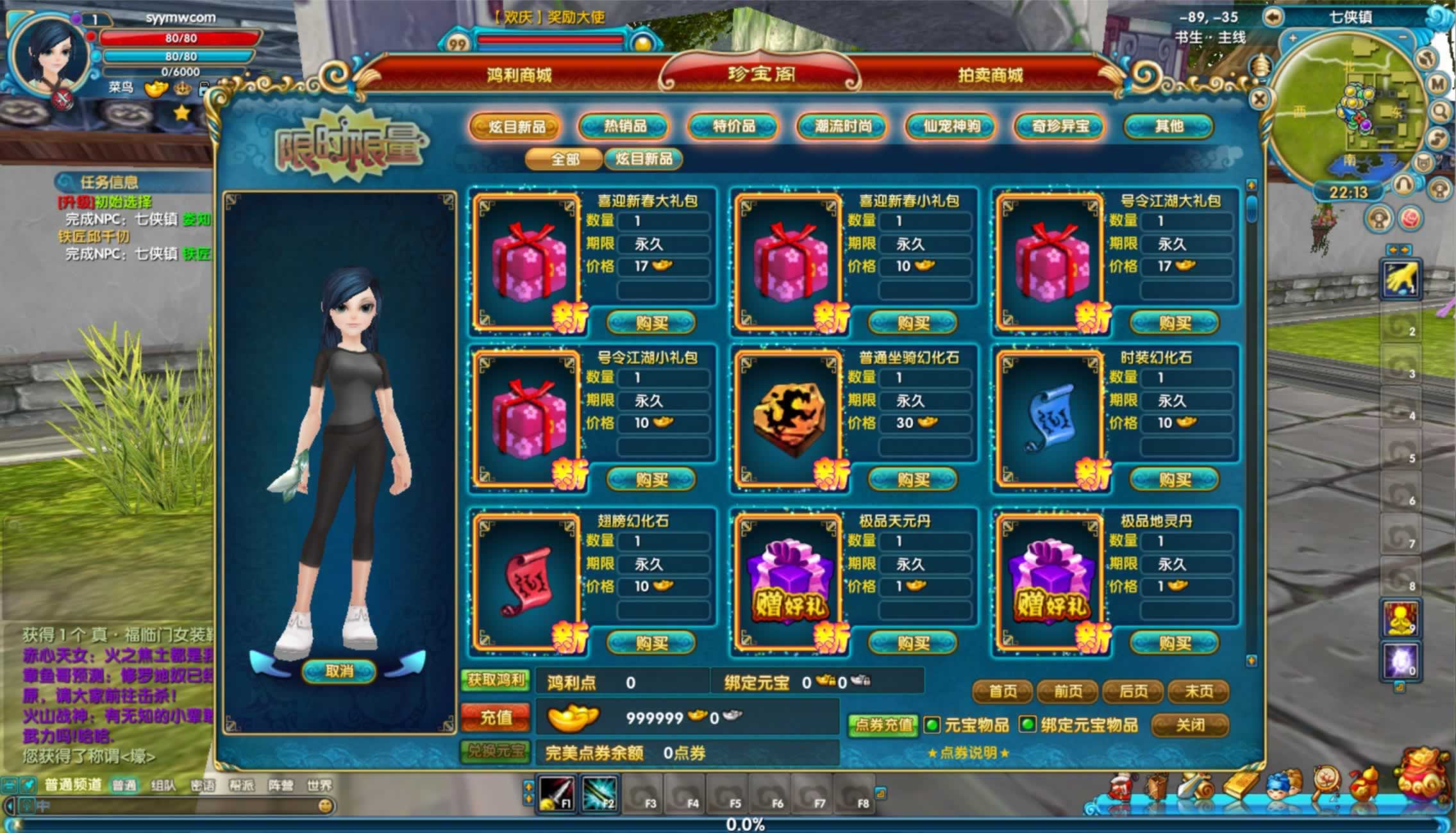The width and height of the screenshot is (1456, 833).
Task: Go to the 后页 next page
Action: click(1133, 691)
